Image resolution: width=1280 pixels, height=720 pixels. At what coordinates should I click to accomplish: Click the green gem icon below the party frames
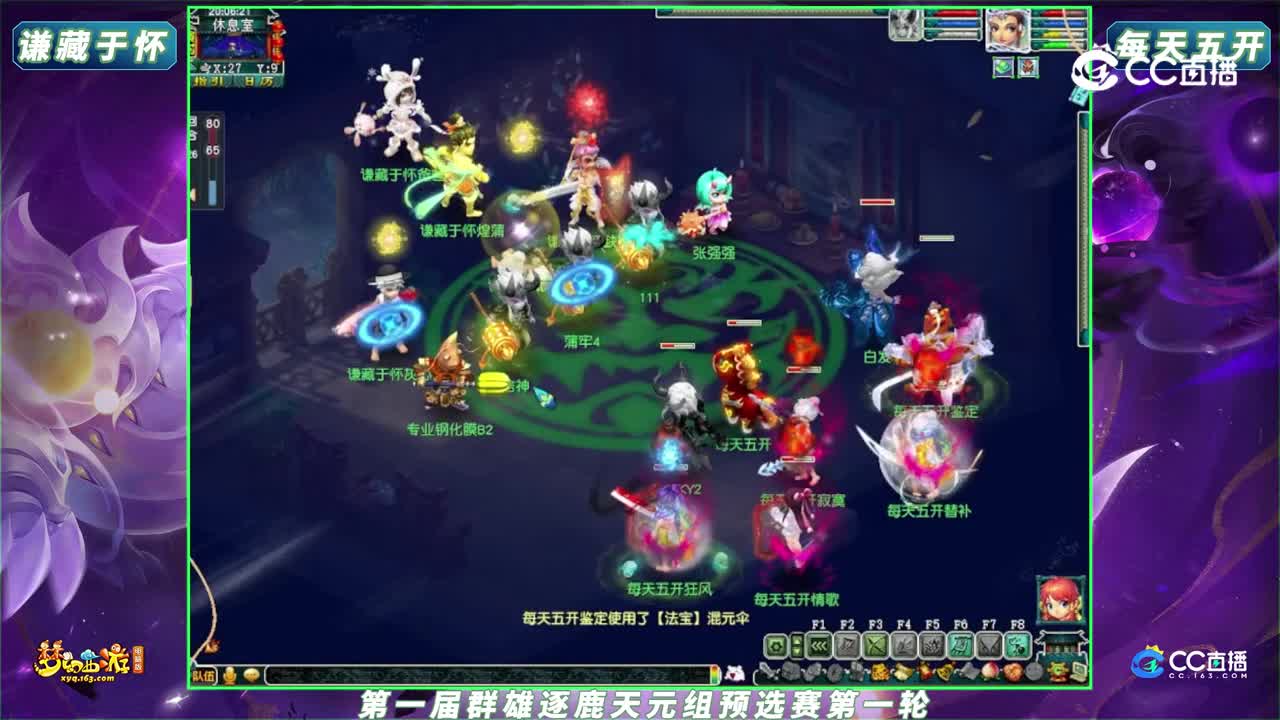click(1003, 66)
